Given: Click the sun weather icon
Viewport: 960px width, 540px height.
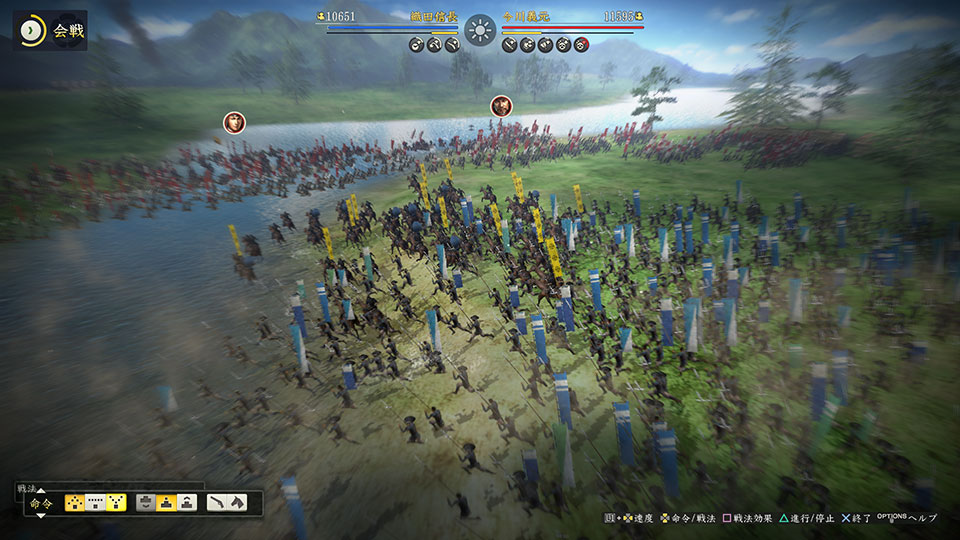Looking at the screenshot, I should coord(480,29).
